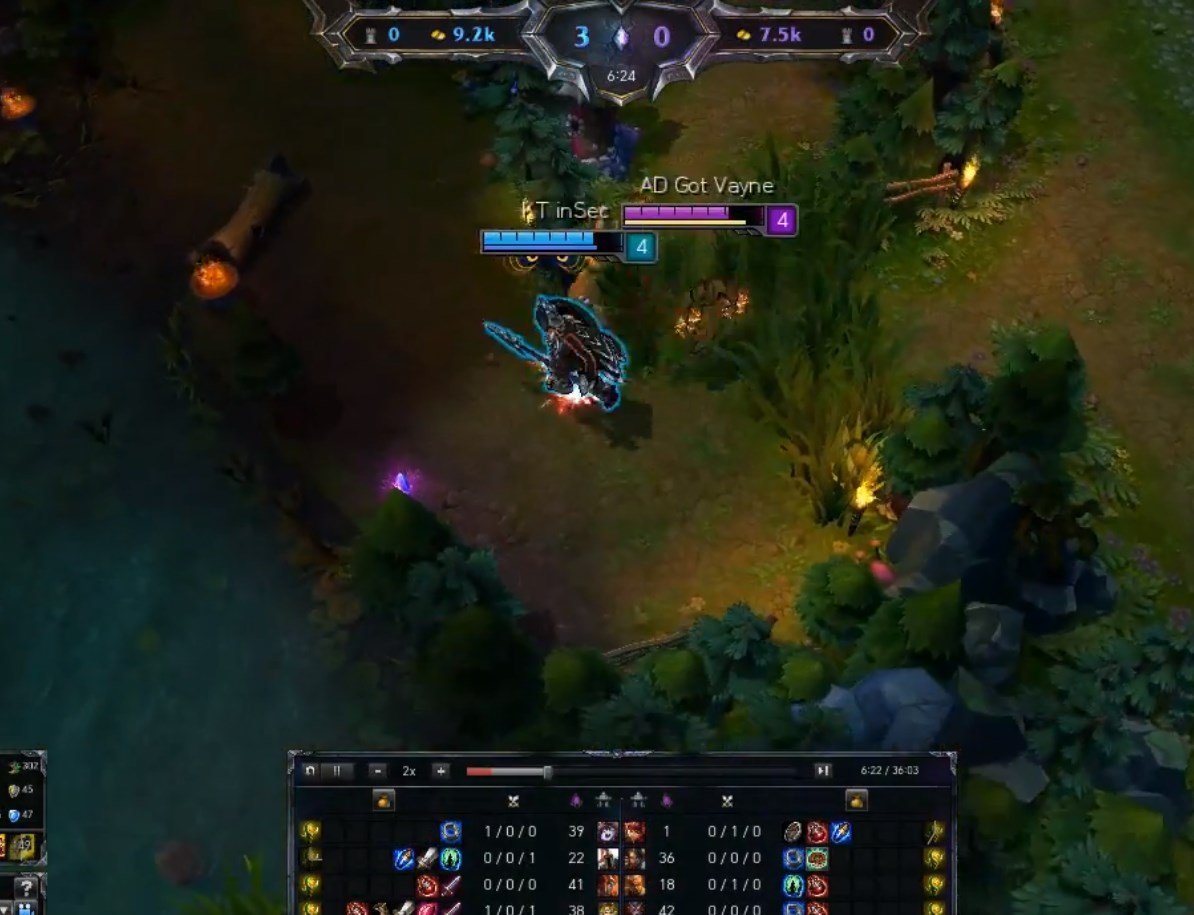This screenshot has height=915, width=1194.
Task: Increase replay speed with the plus button
Action: pos(440,771)
